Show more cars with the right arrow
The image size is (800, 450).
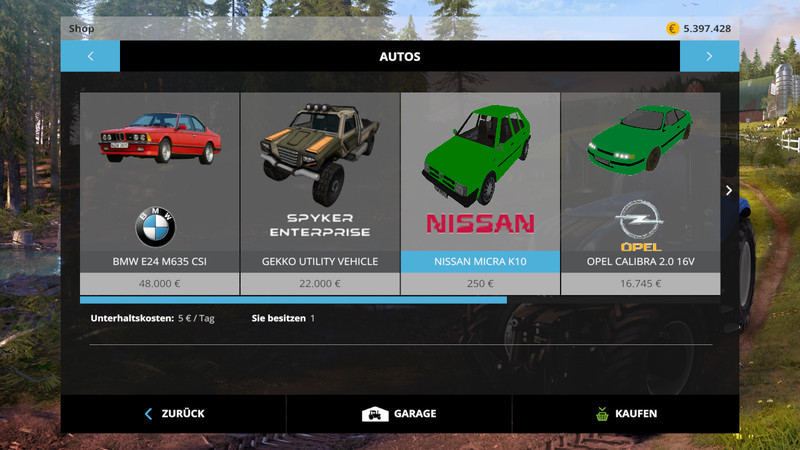[729, 190]
